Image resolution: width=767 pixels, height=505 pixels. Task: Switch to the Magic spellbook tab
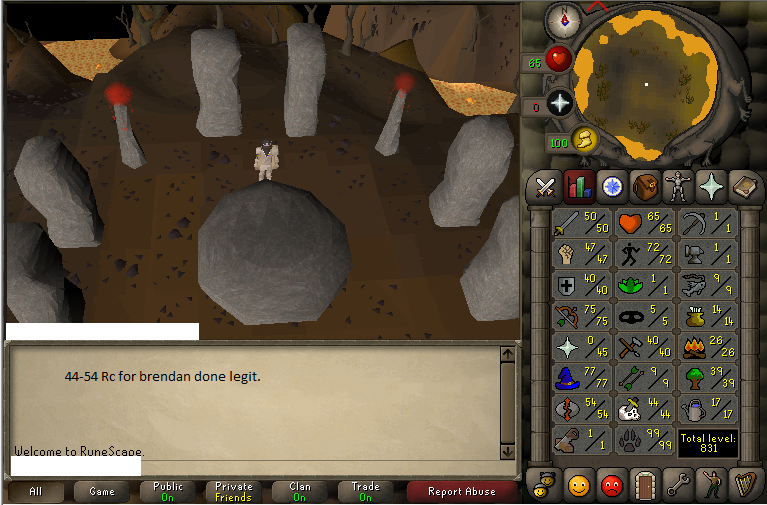(743, 186)
